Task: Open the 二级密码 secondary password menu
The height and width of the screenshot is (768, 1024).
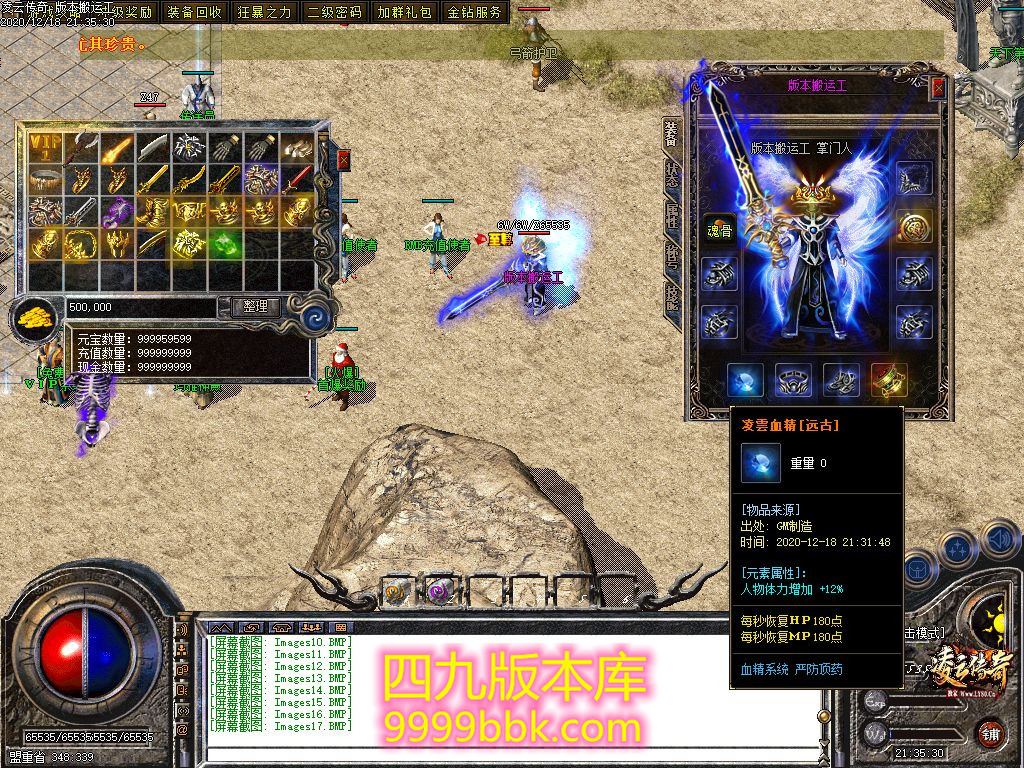Action: 335,13
